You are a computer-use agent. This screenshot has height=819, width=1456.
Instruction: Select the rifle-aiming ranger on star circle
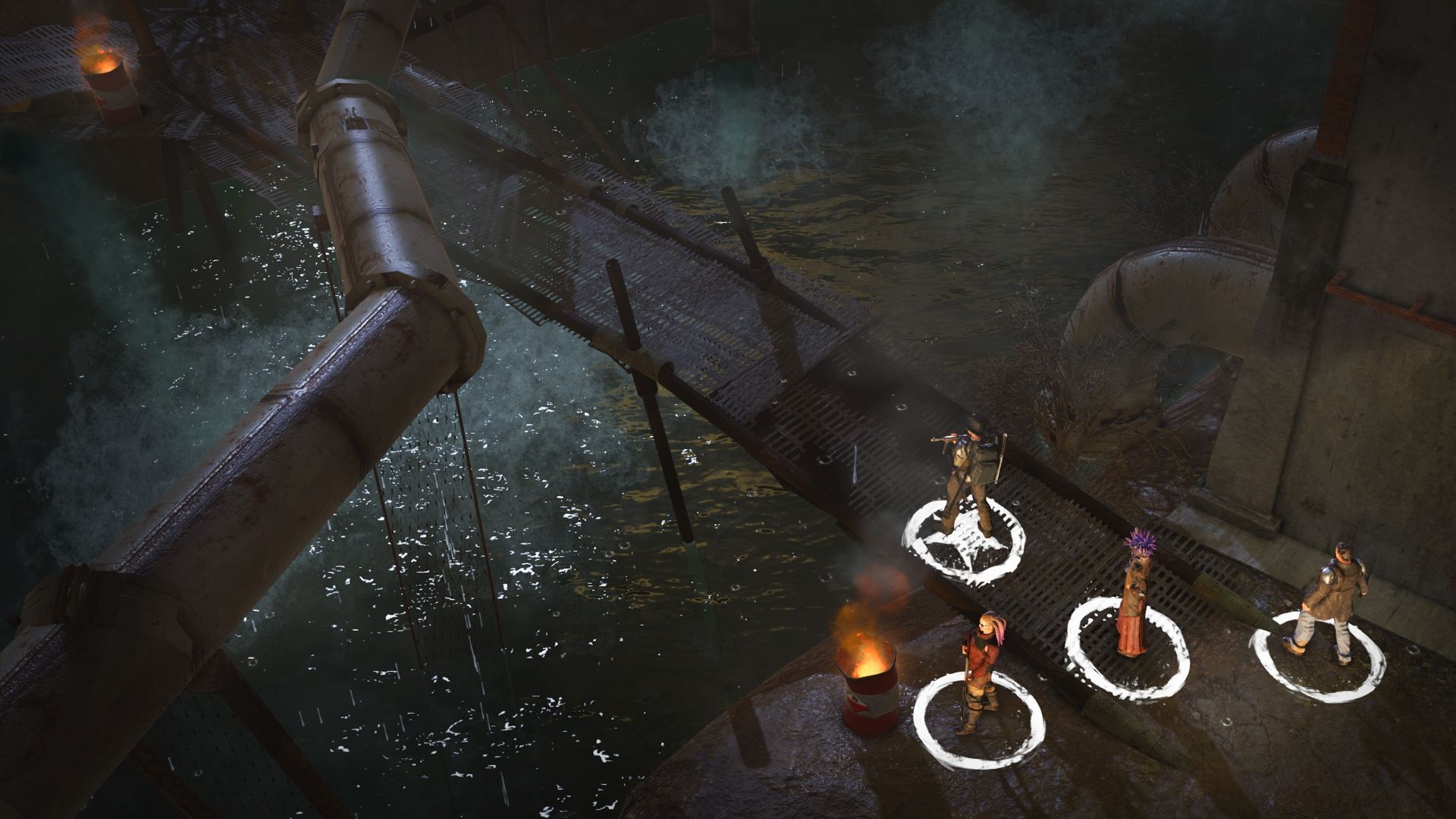coord(969,474)
